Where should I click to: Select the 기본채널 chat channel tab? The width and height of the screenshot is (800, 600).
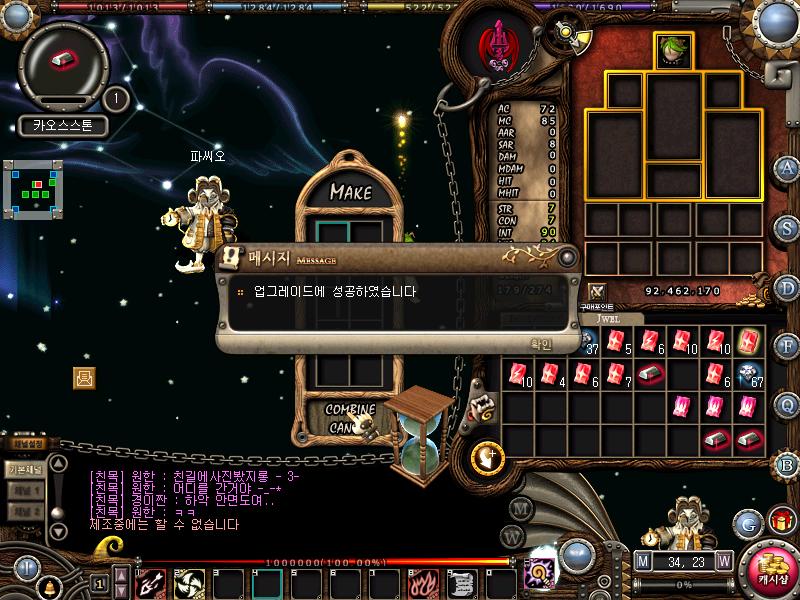coord(24,468)
